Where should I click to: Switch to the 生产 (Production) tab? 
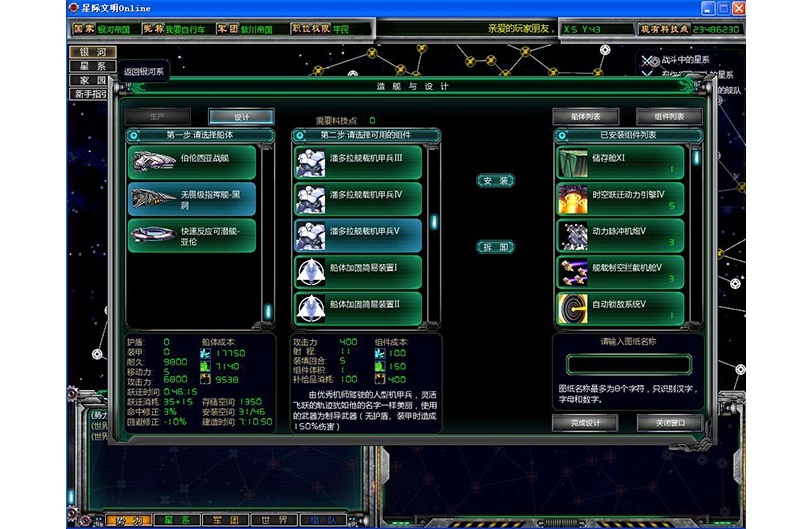pyautogui.click(x=156, y=117)
